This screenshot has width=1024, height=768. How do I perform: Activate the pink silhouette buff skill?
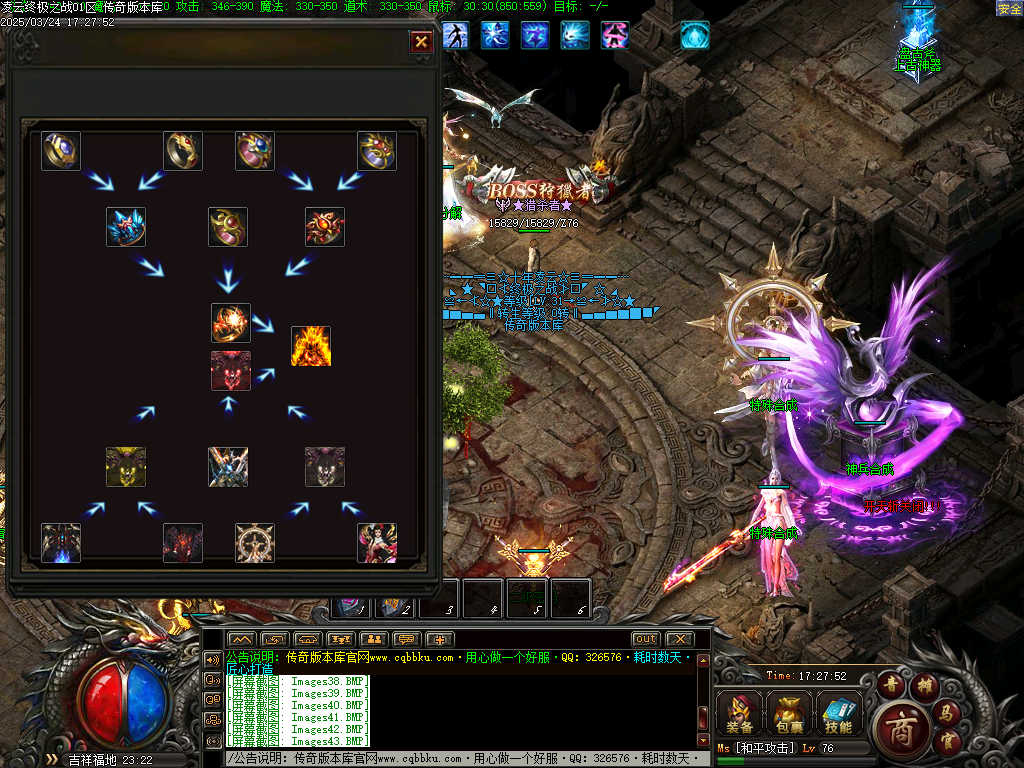click(x=614, y=35)
